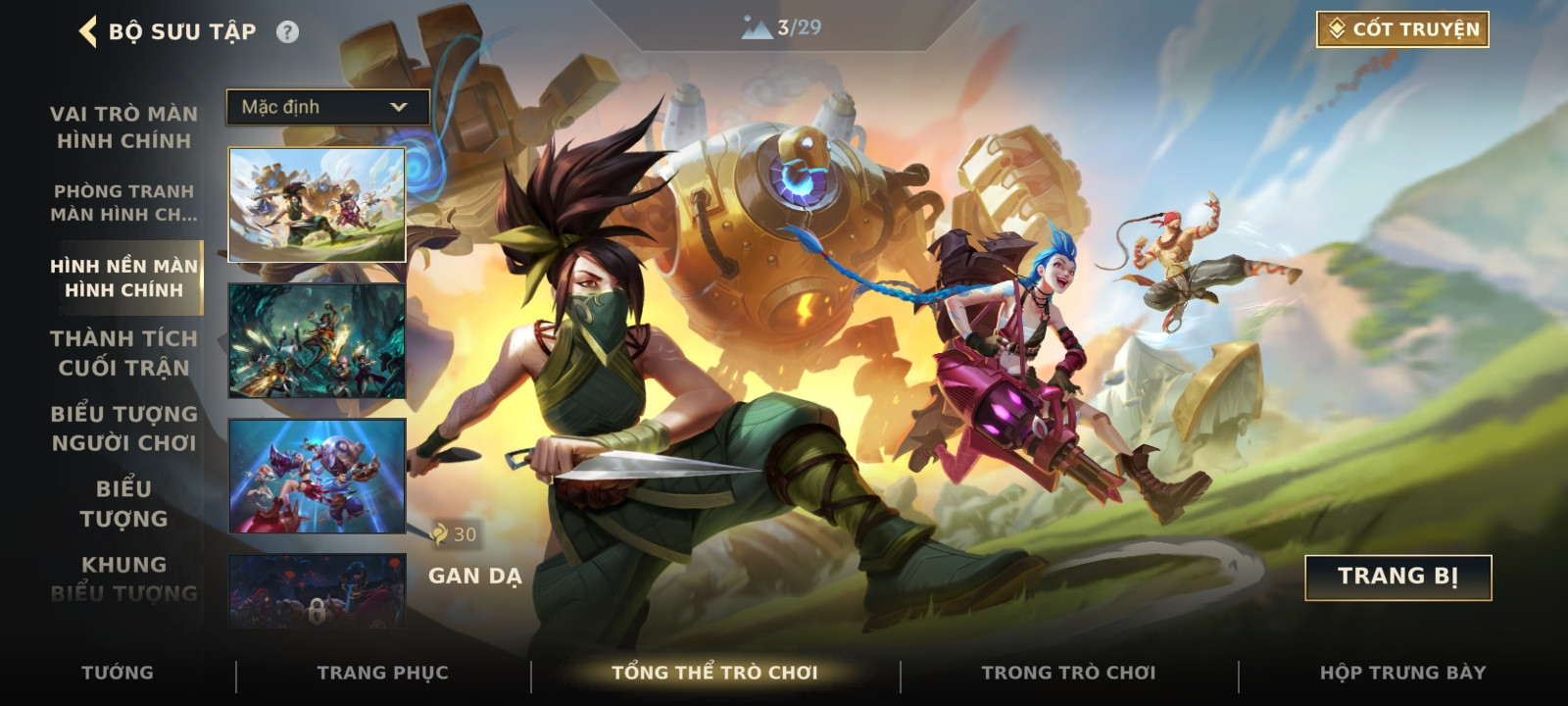Viewport: 1568px width, 706px height.
Task: Open the Cốt Truyện button
Action: pyautogui.click(x=1402, y=29)
